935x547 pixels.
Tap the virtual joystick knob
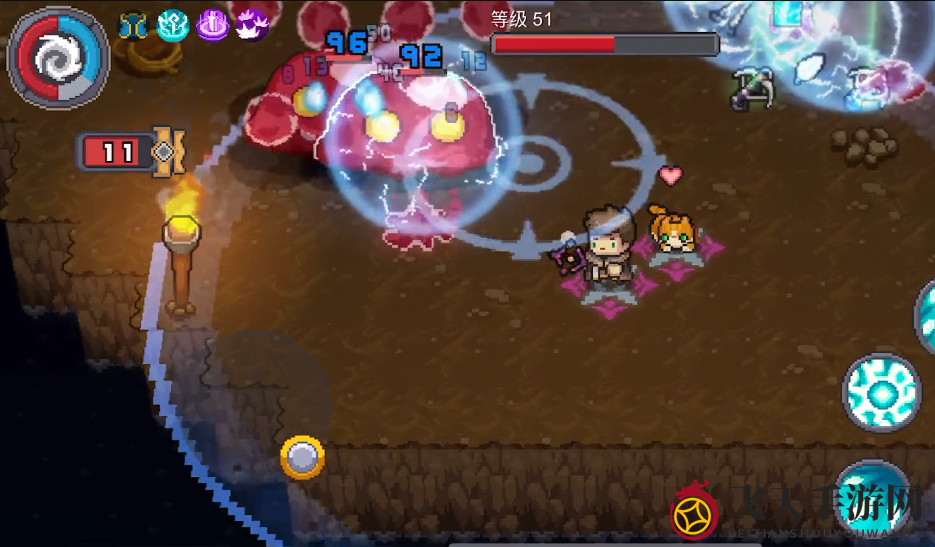point(302,457)
